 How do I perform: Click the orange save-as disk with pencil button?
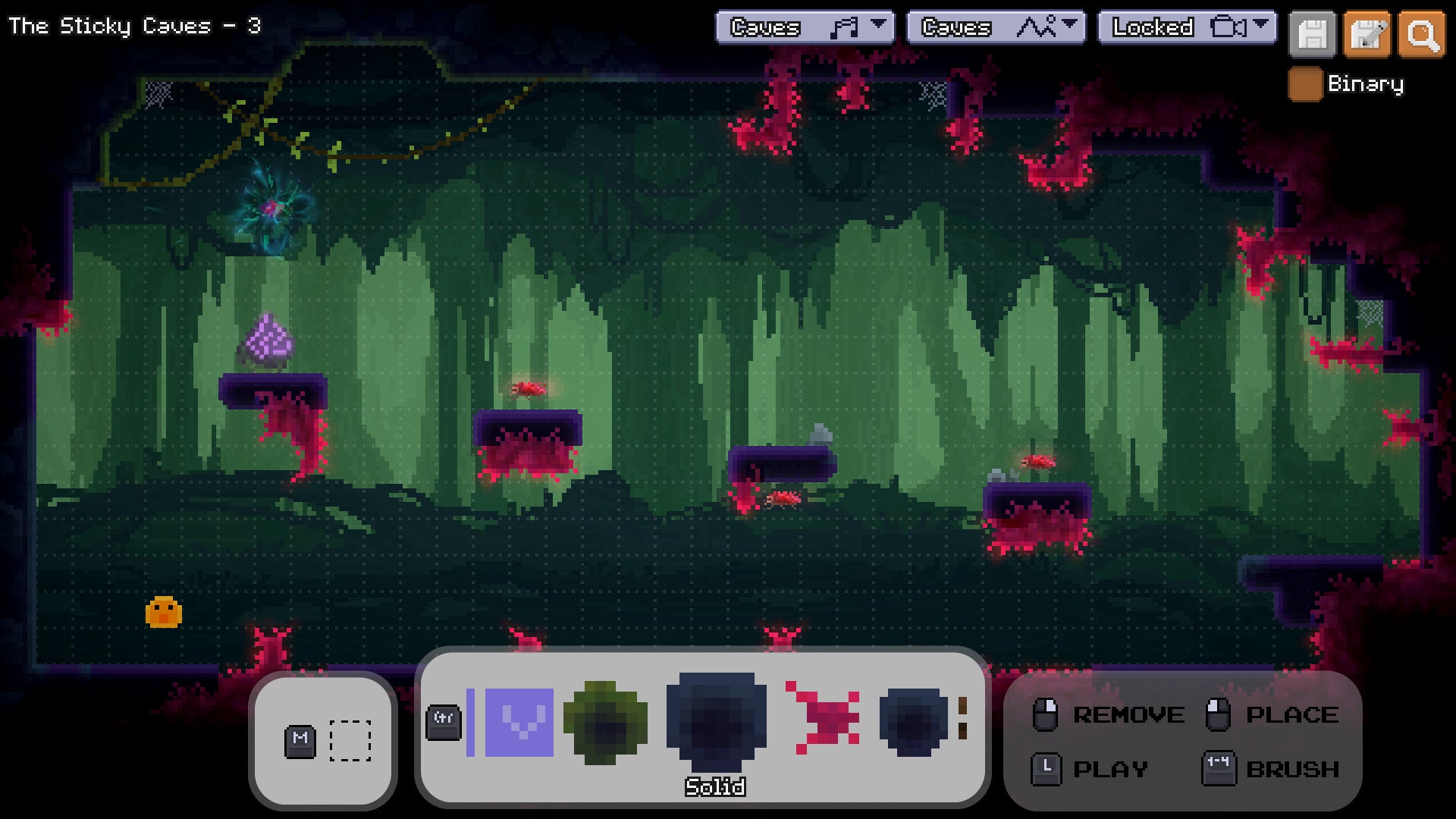click(1367, 35)
